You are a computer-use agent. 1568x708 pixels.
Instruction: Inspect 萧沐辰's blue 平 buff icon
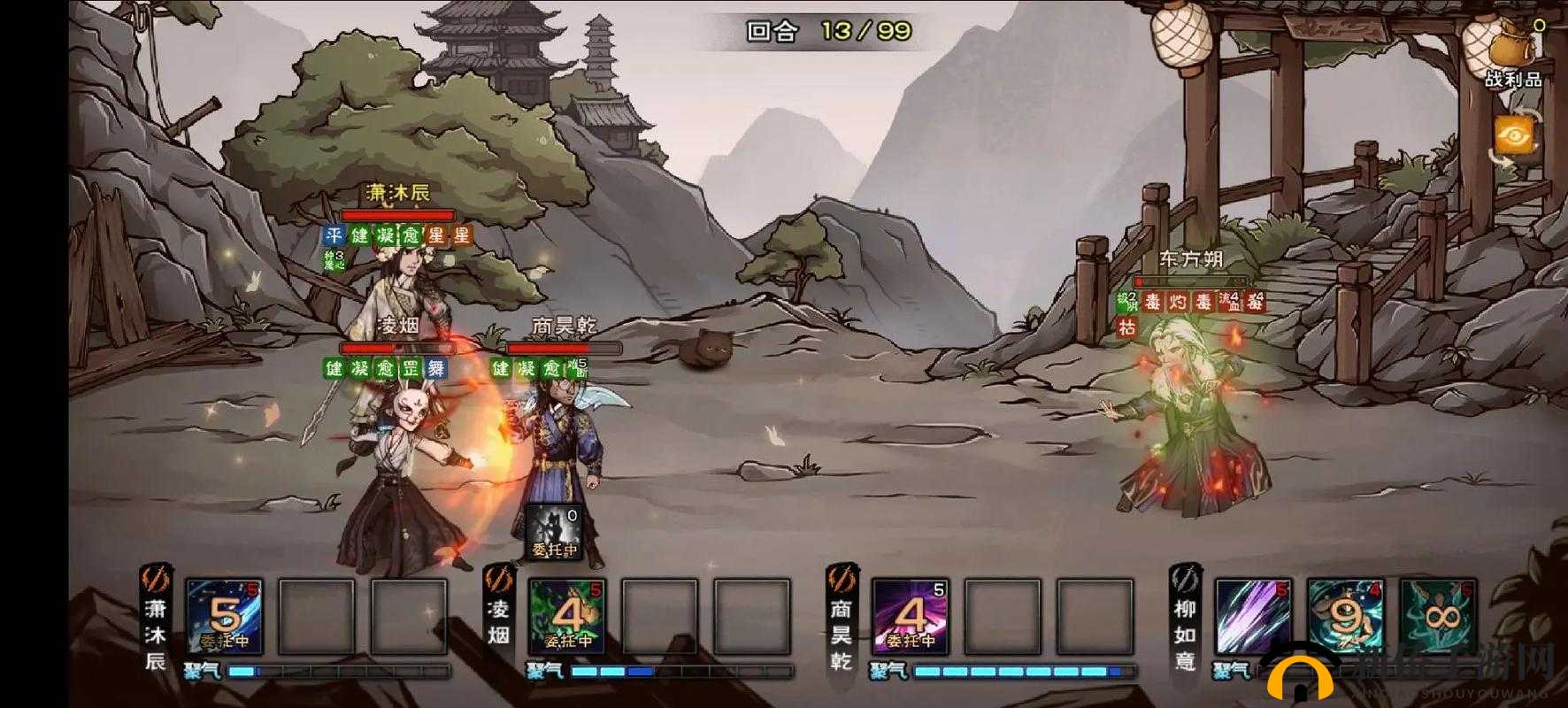[333, 235]
